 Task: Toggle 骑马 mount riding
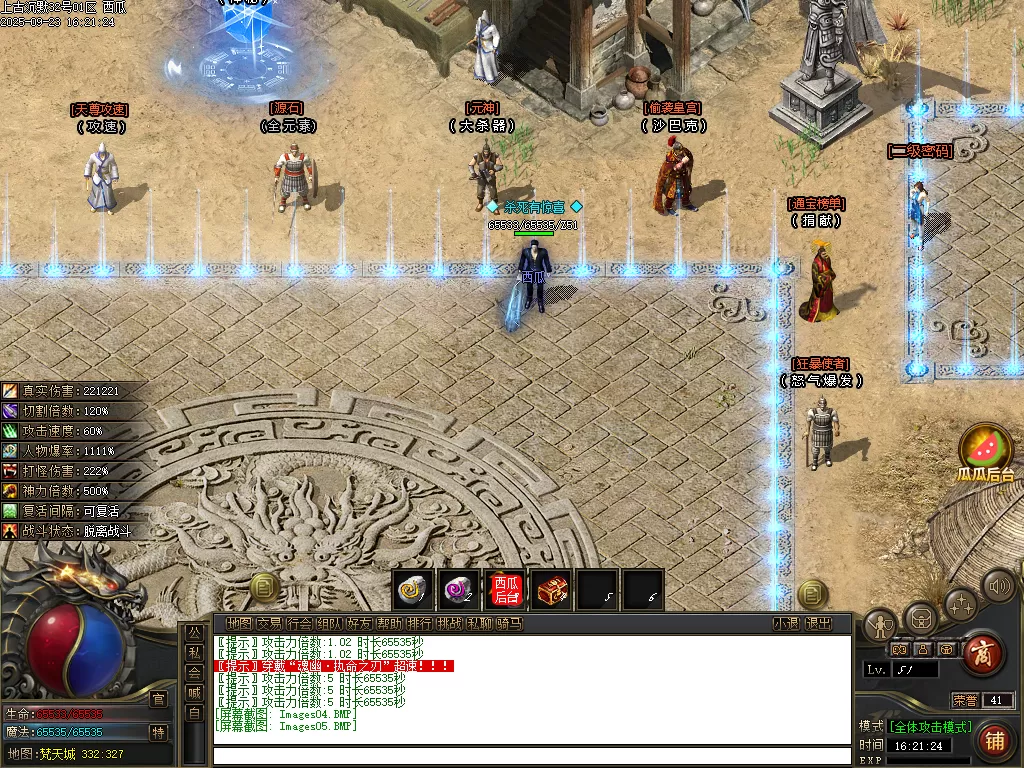point(509,624)
